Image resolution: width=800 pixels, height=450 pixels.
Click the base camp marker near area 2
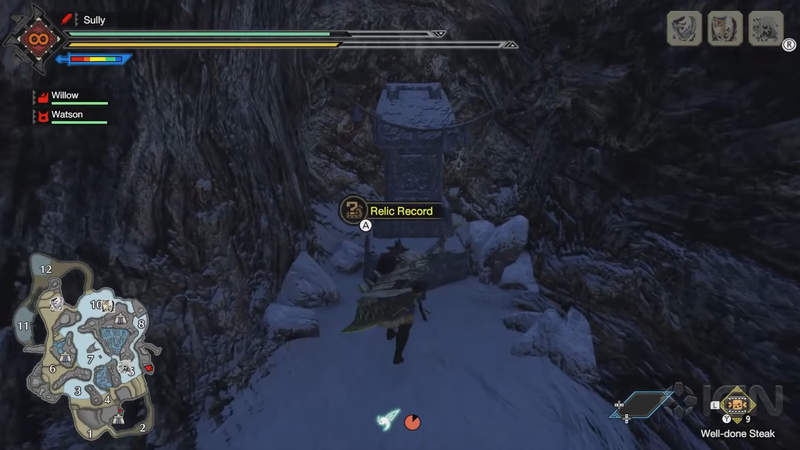pos(119,417)
